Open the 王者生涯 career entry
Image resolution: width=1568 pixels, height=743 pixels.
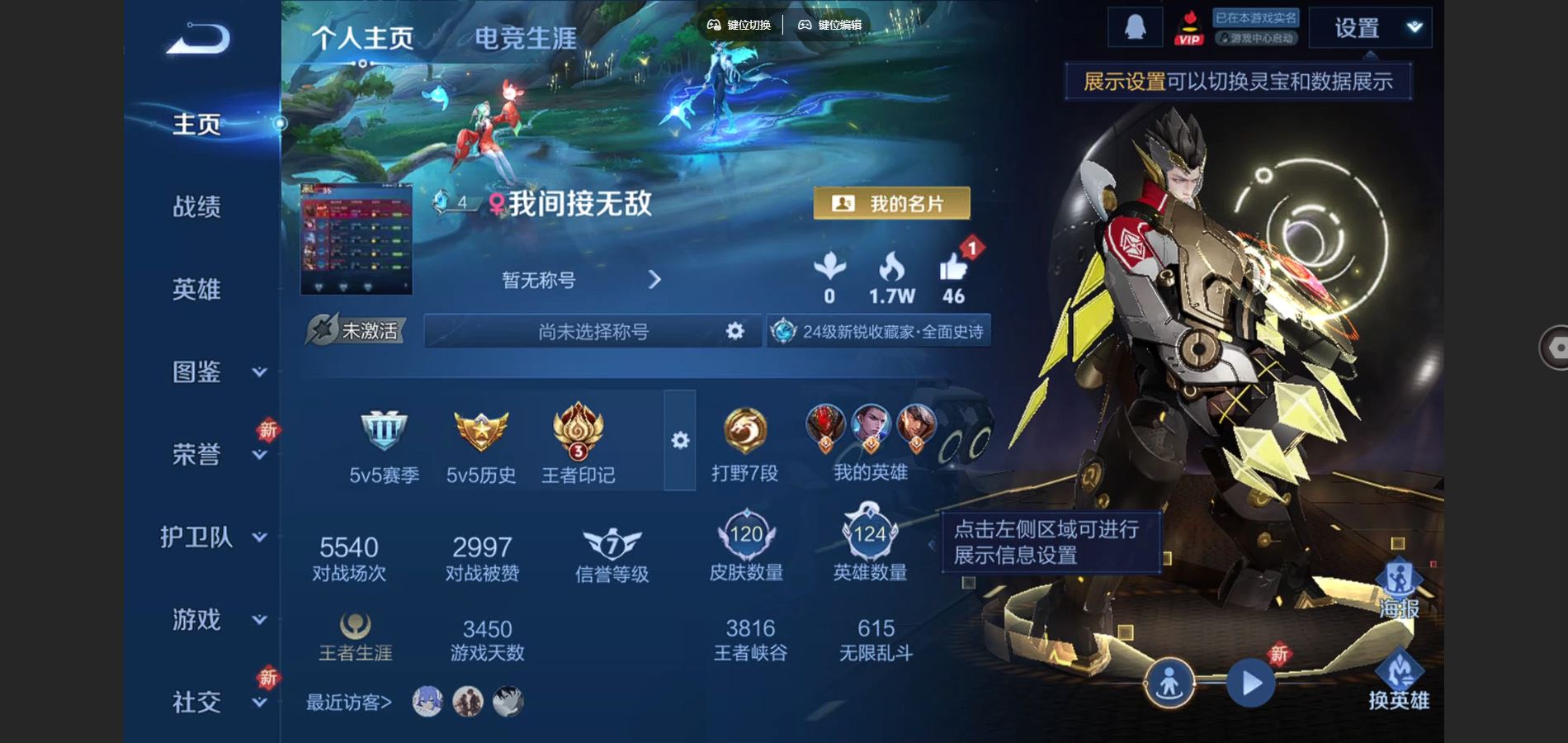pyautogui.click(x=356, y=637)
